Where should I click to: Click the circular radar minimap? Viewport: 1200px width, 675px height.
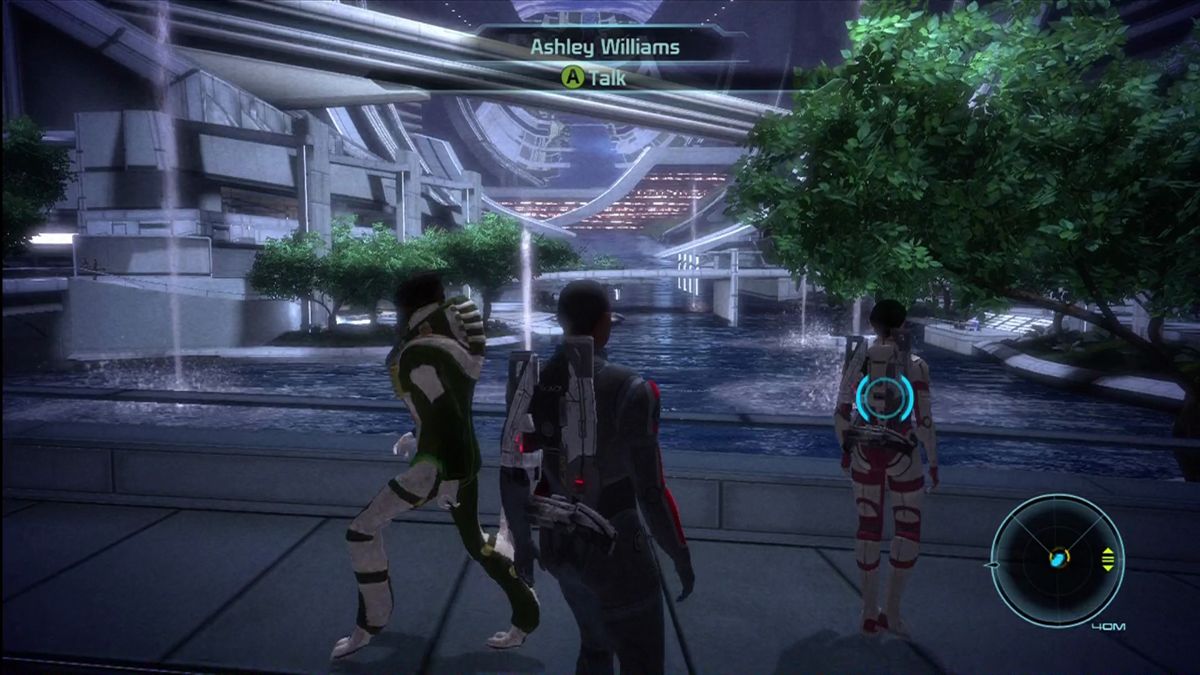tap(1057, 560)
